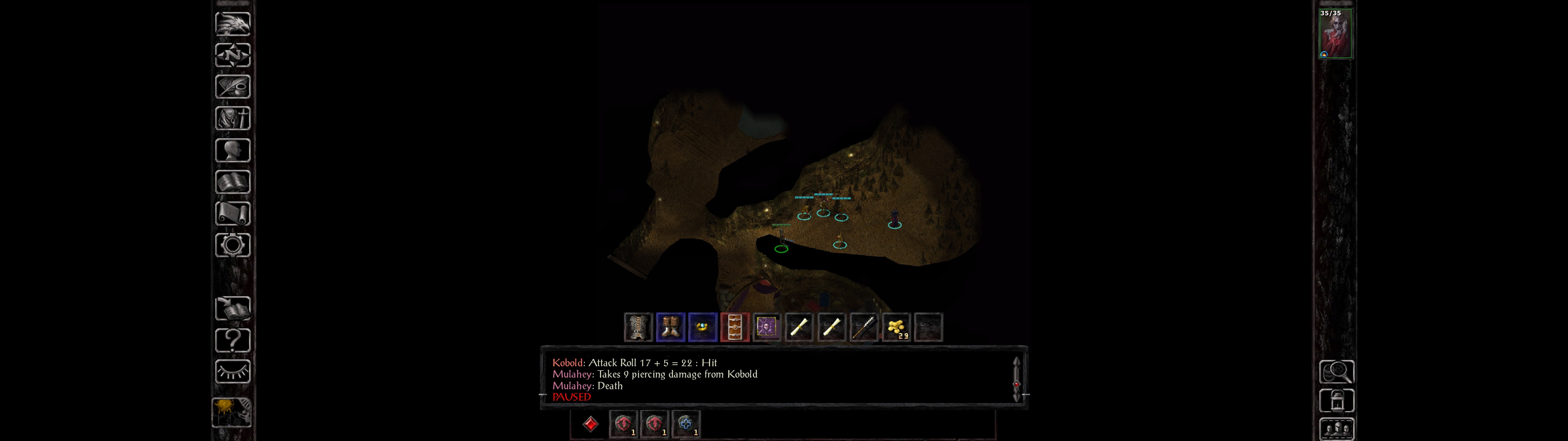
Task: Open the journal quill button
Action: tap(232, 86)
